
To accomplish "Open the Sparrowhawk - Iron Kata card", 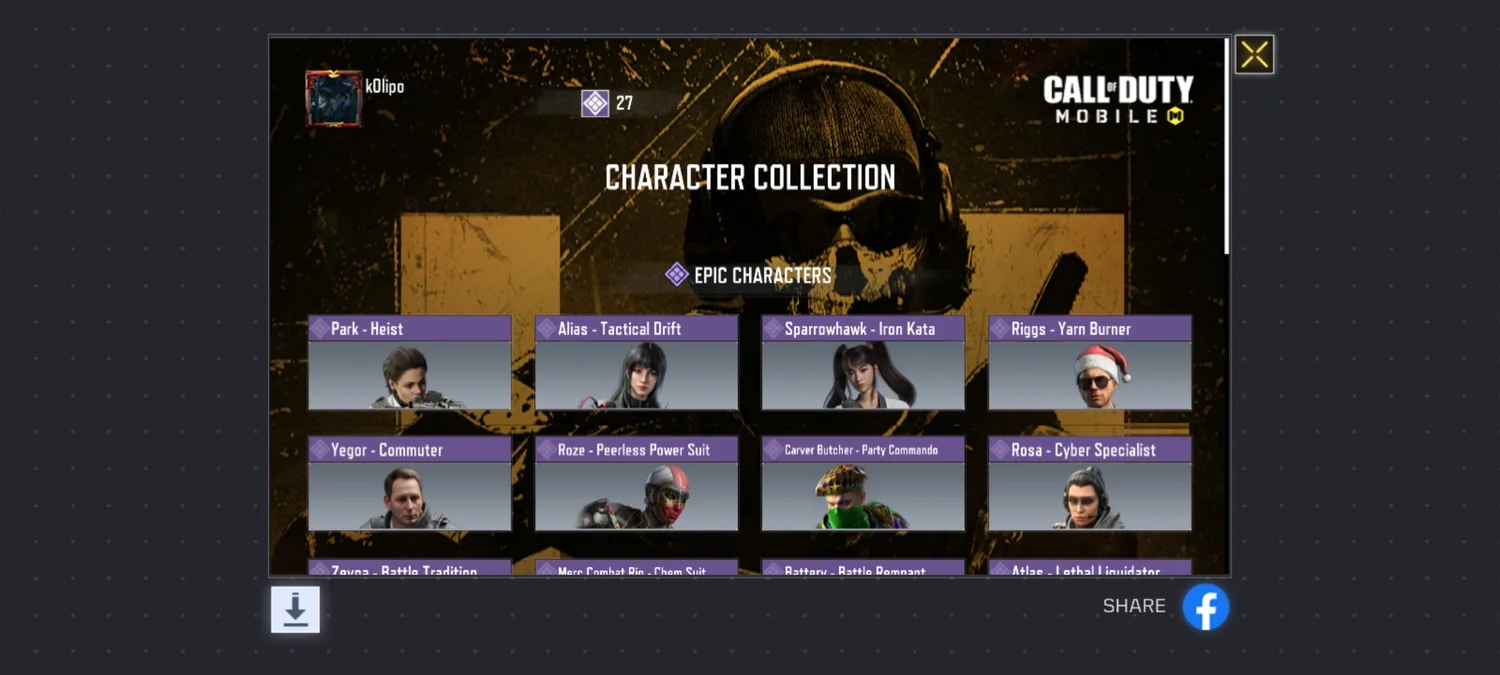I will pyautogui.click(x=863, y=364).
